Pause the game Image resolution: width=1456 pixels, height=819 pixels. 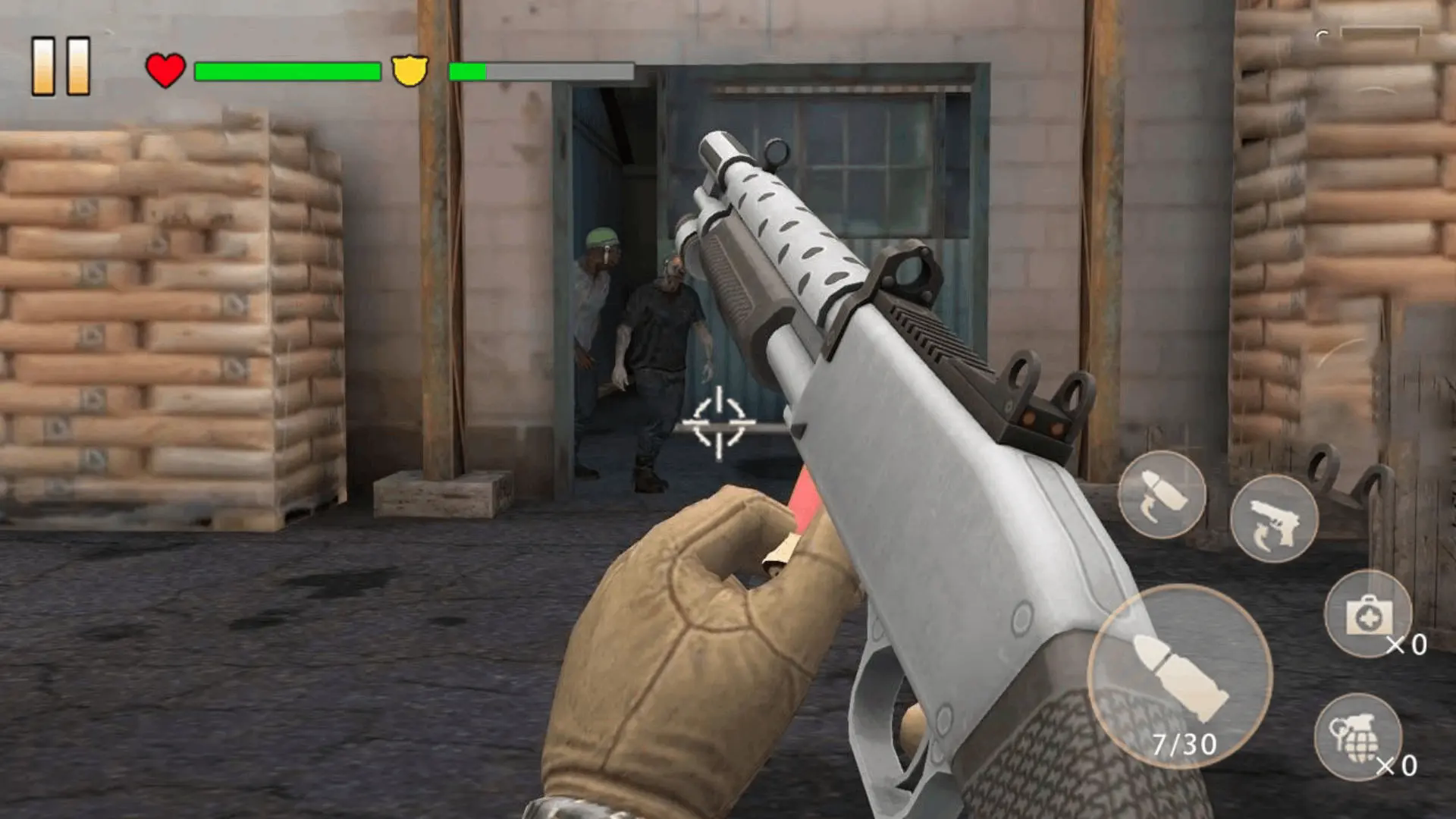point(61,67)
